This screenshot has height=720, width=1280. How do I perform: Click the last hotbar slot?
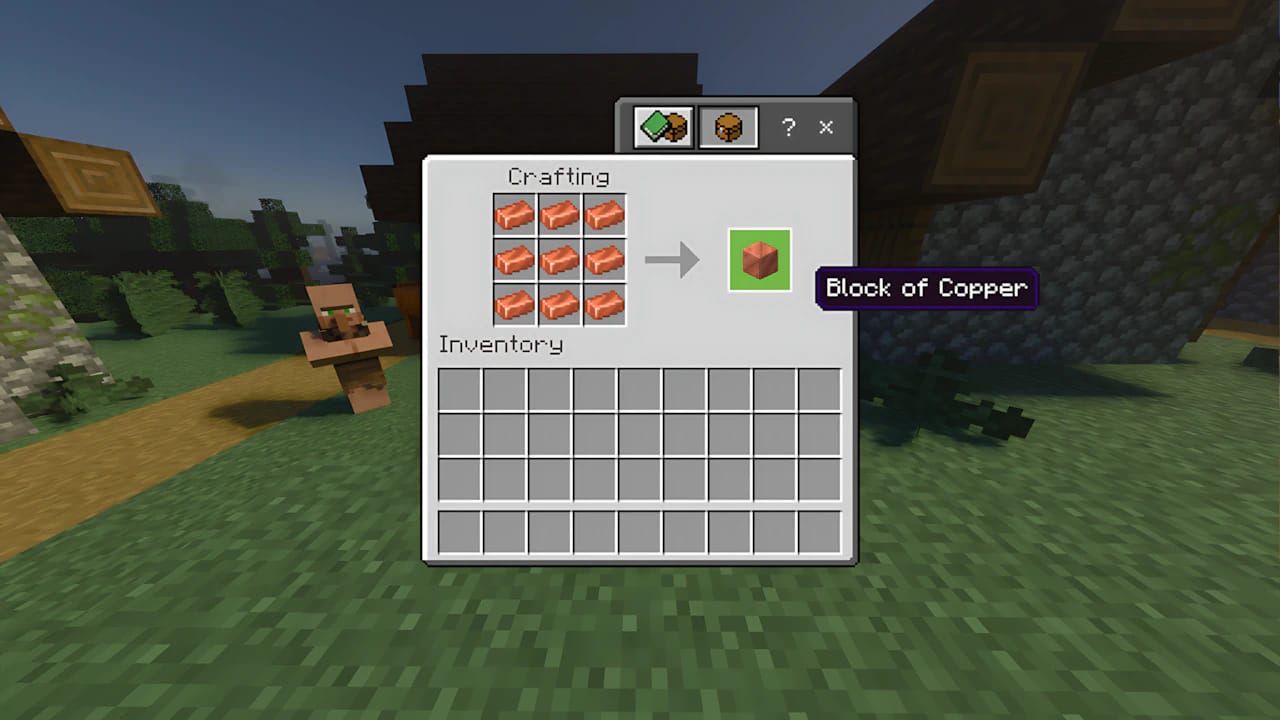click(820, 530)
